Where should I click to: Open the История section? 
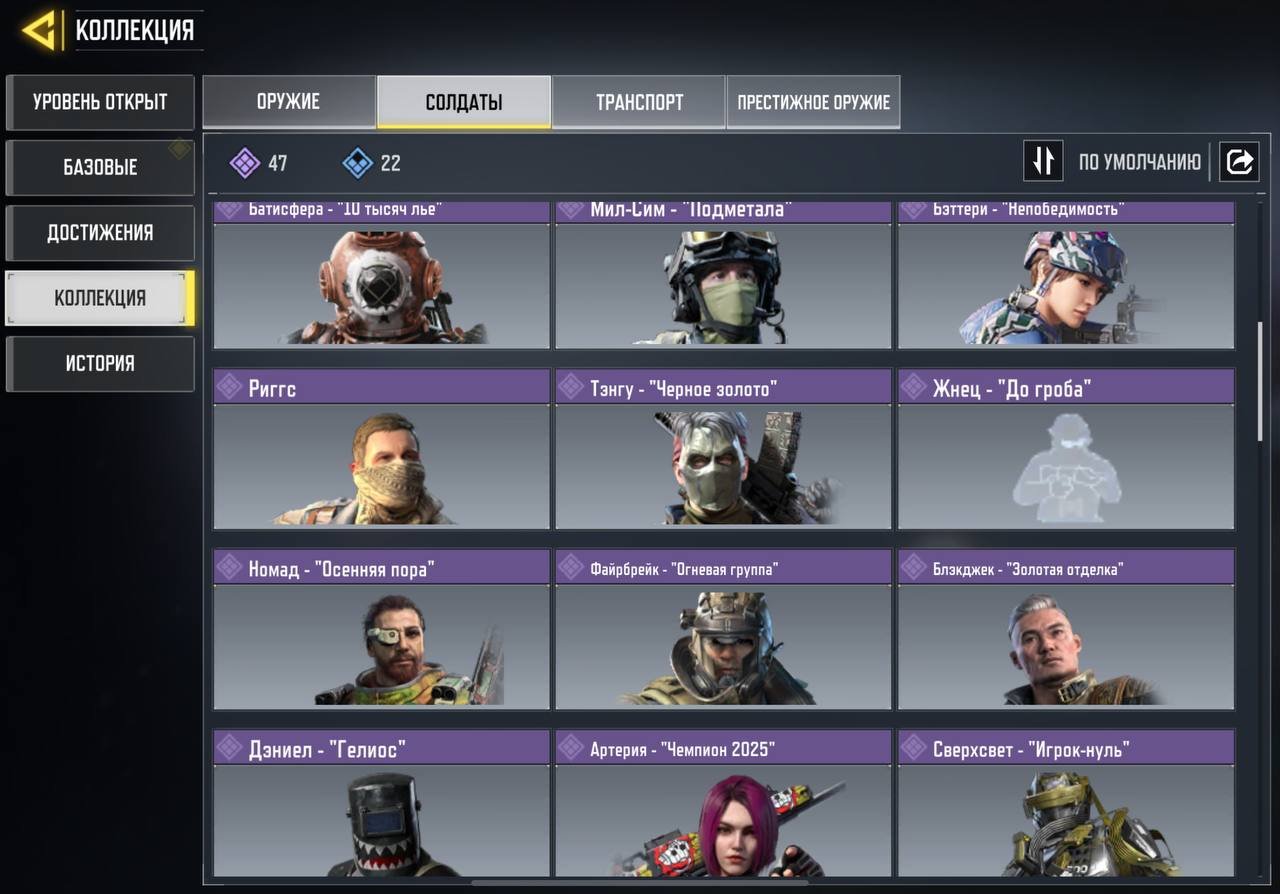coord(100,363)
